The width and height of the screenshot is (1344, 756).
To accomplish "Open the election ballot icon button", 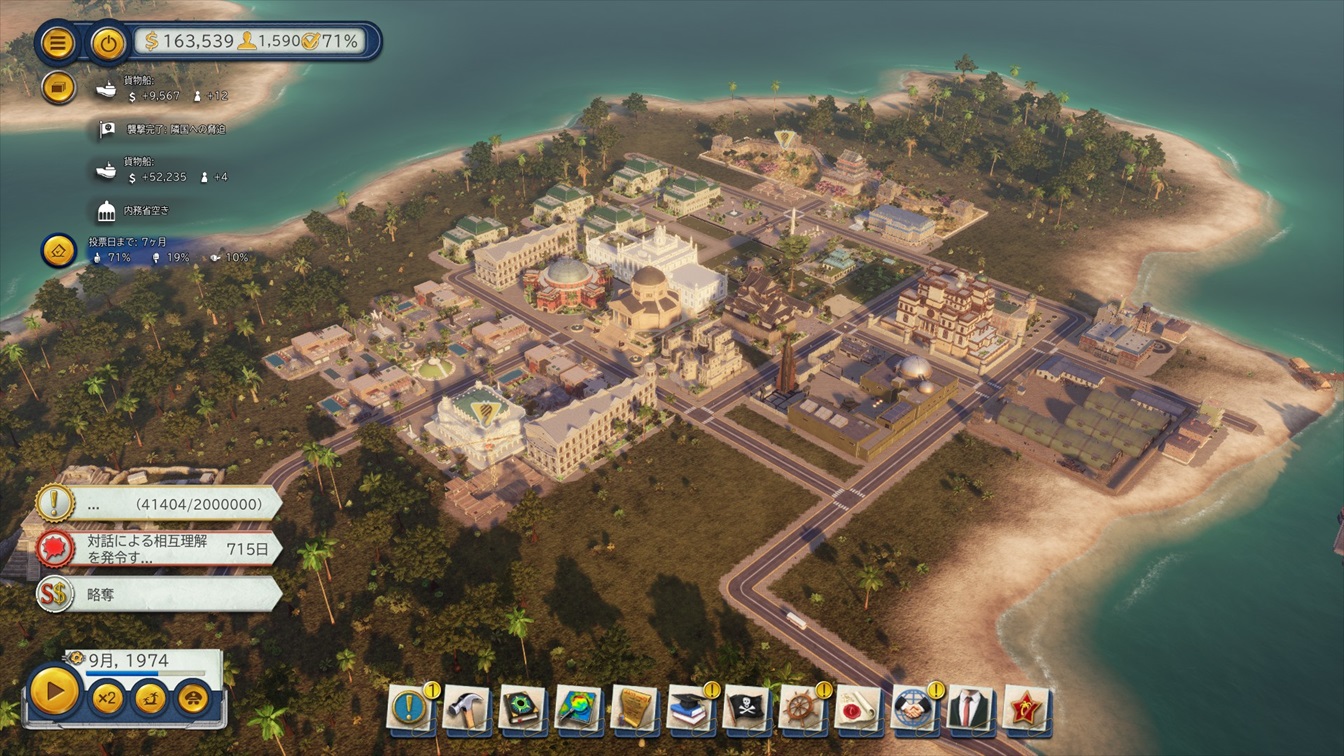I will coord(59,250).
